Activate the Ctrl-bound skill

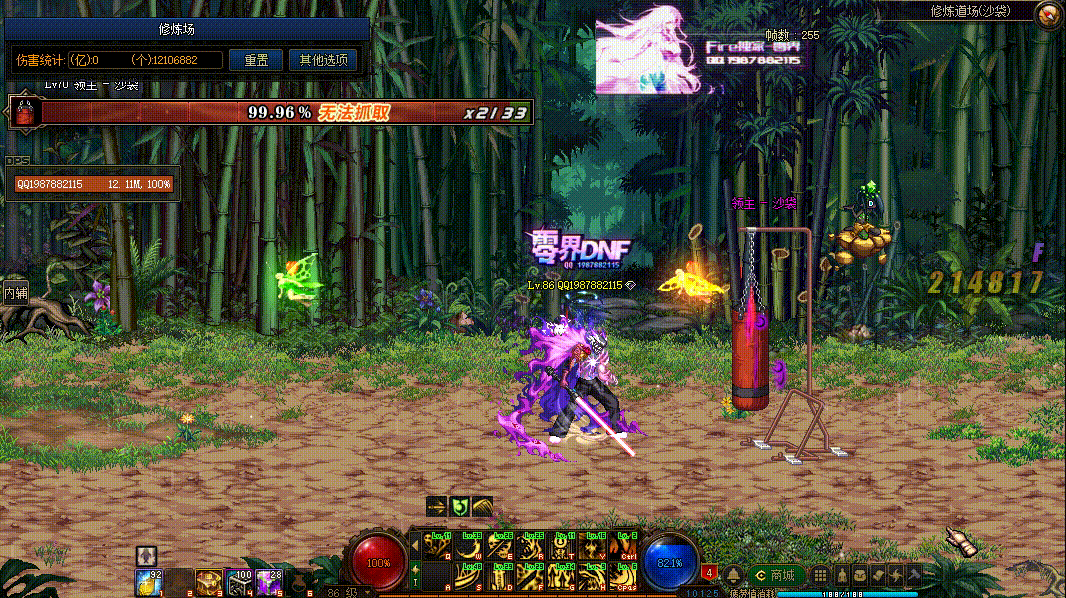(624, 546)
